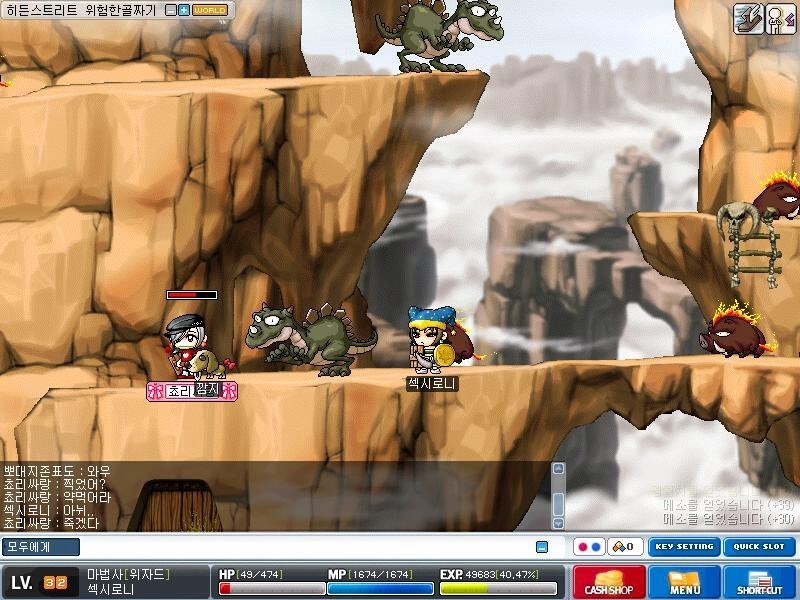
Task: Click the chat text input field
Action: click(300, 547)
